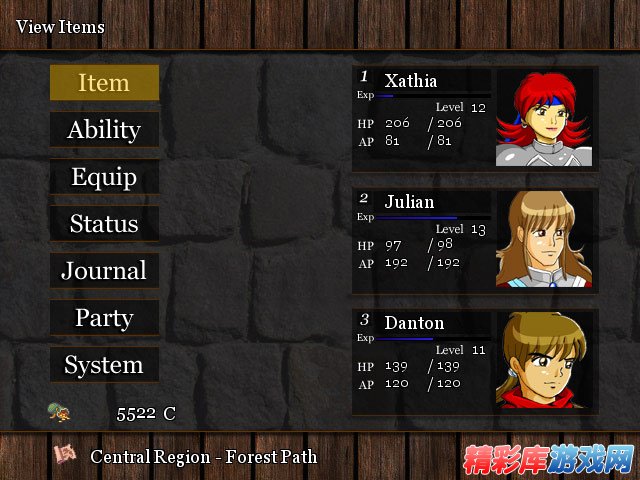Select Xathia's character panel
Image resolution: width=640 pixels, height=480 pixels.
point(475,118)
